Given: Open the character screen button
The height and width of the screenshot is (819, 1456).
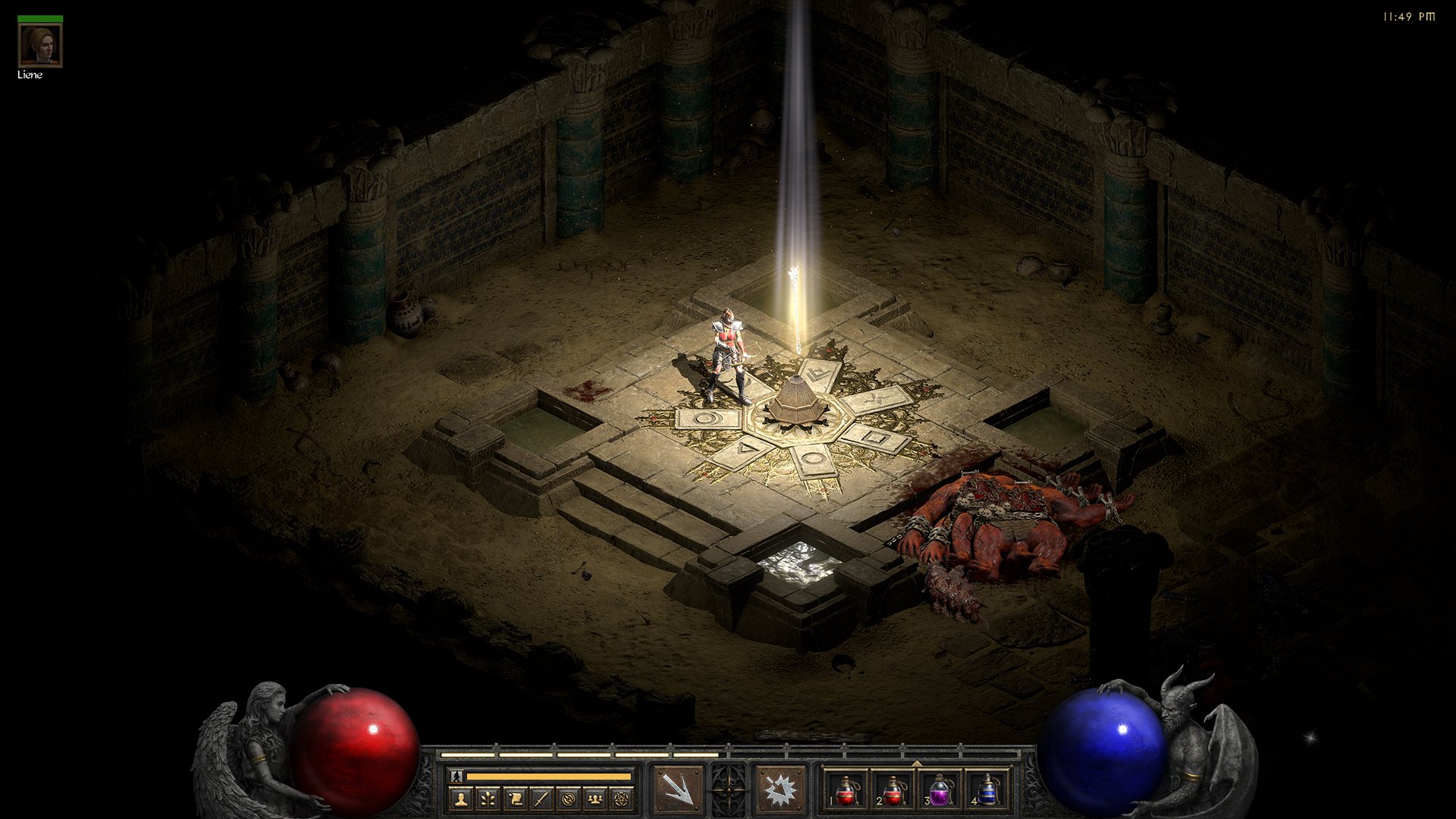Looking at the screenshot, I should coord(461,798).
